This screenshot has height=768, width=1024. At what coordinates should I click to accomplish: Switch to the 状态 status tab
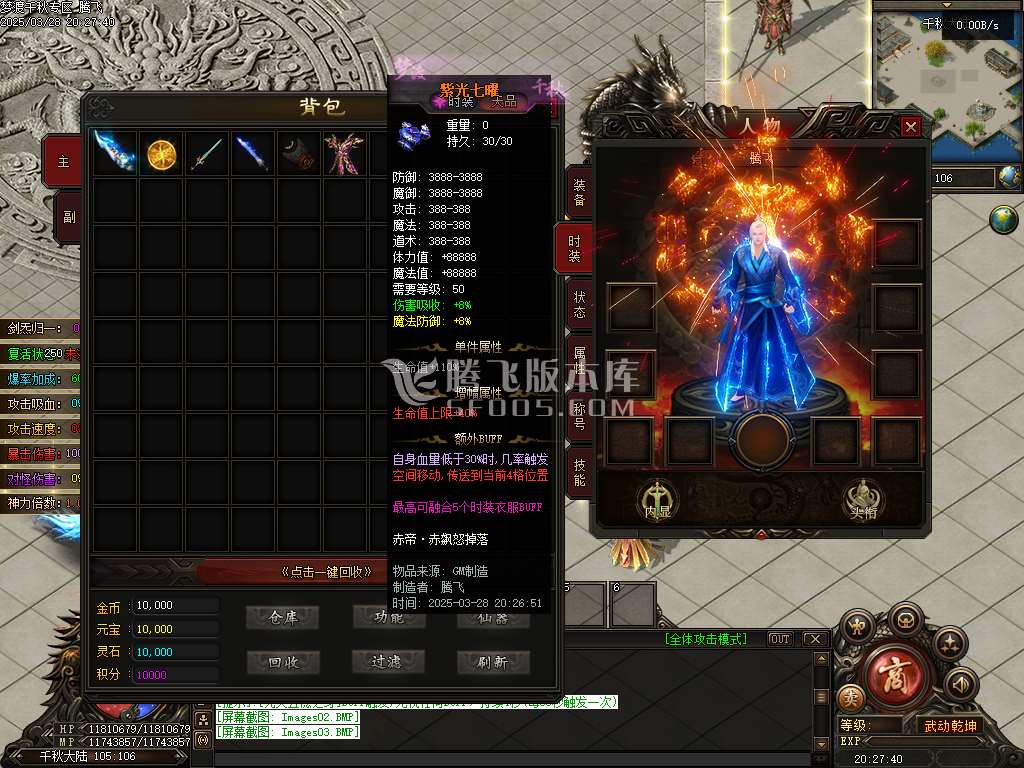tap(579, 305)
